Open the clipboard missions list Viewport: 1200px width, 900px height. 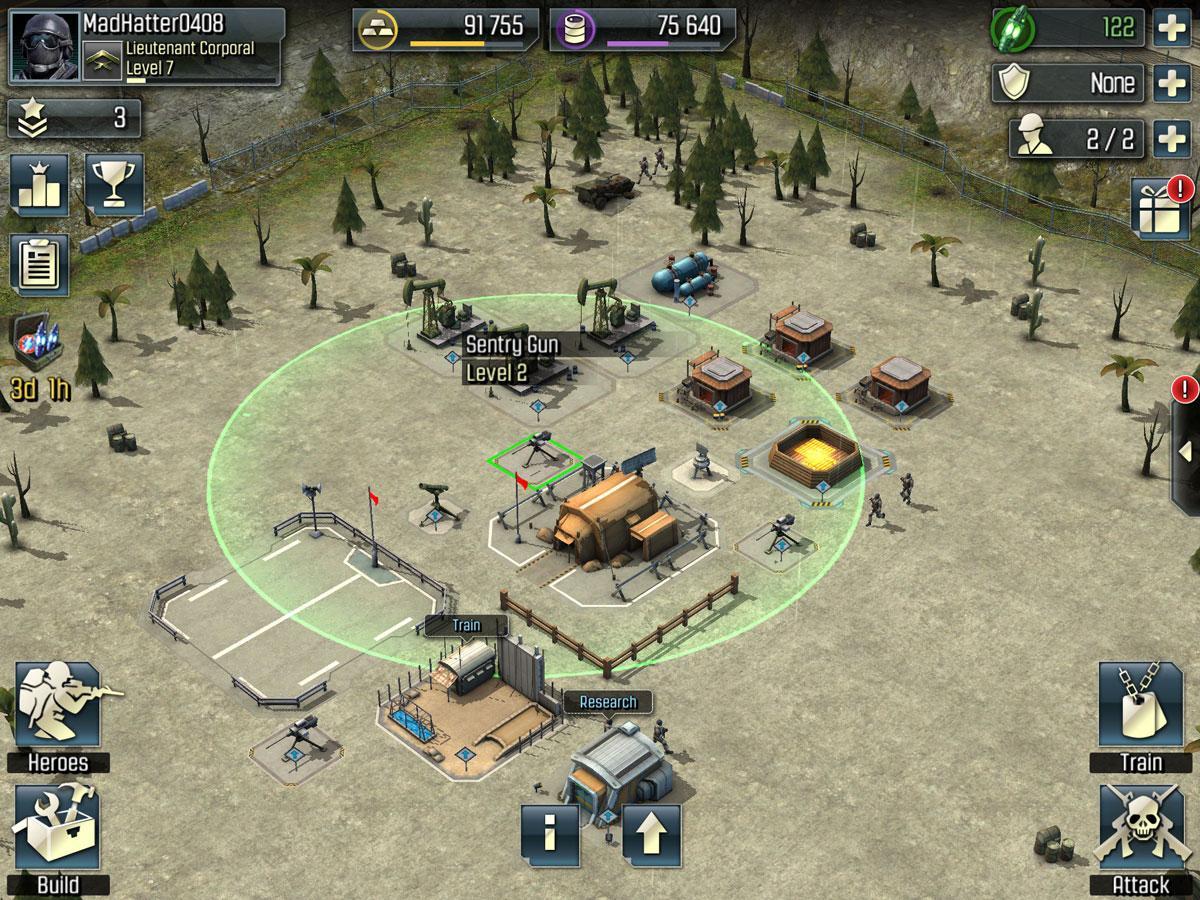pyautogui.click(x=39, y=265)
